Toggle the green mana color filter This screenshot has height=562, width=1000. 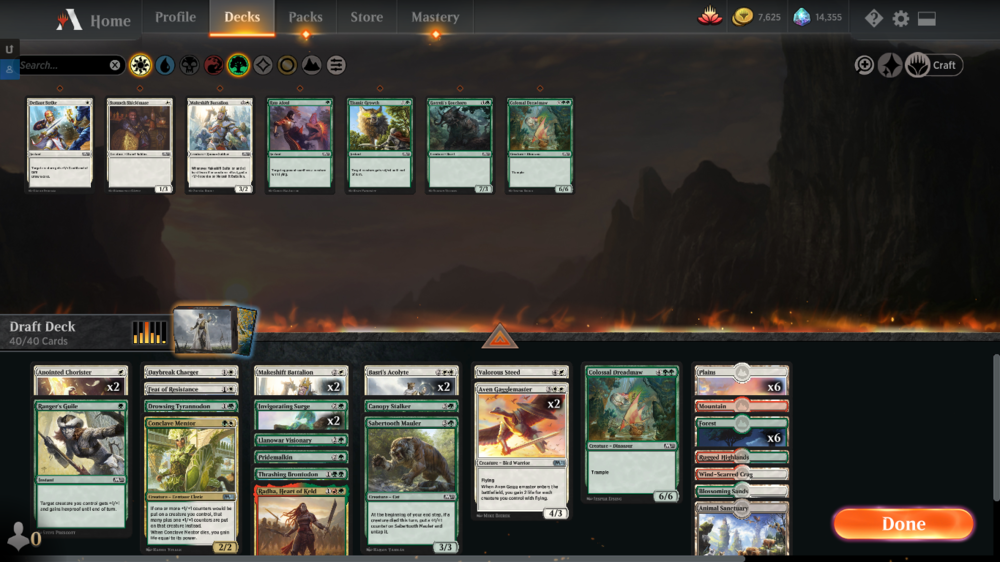coord(238,65)
